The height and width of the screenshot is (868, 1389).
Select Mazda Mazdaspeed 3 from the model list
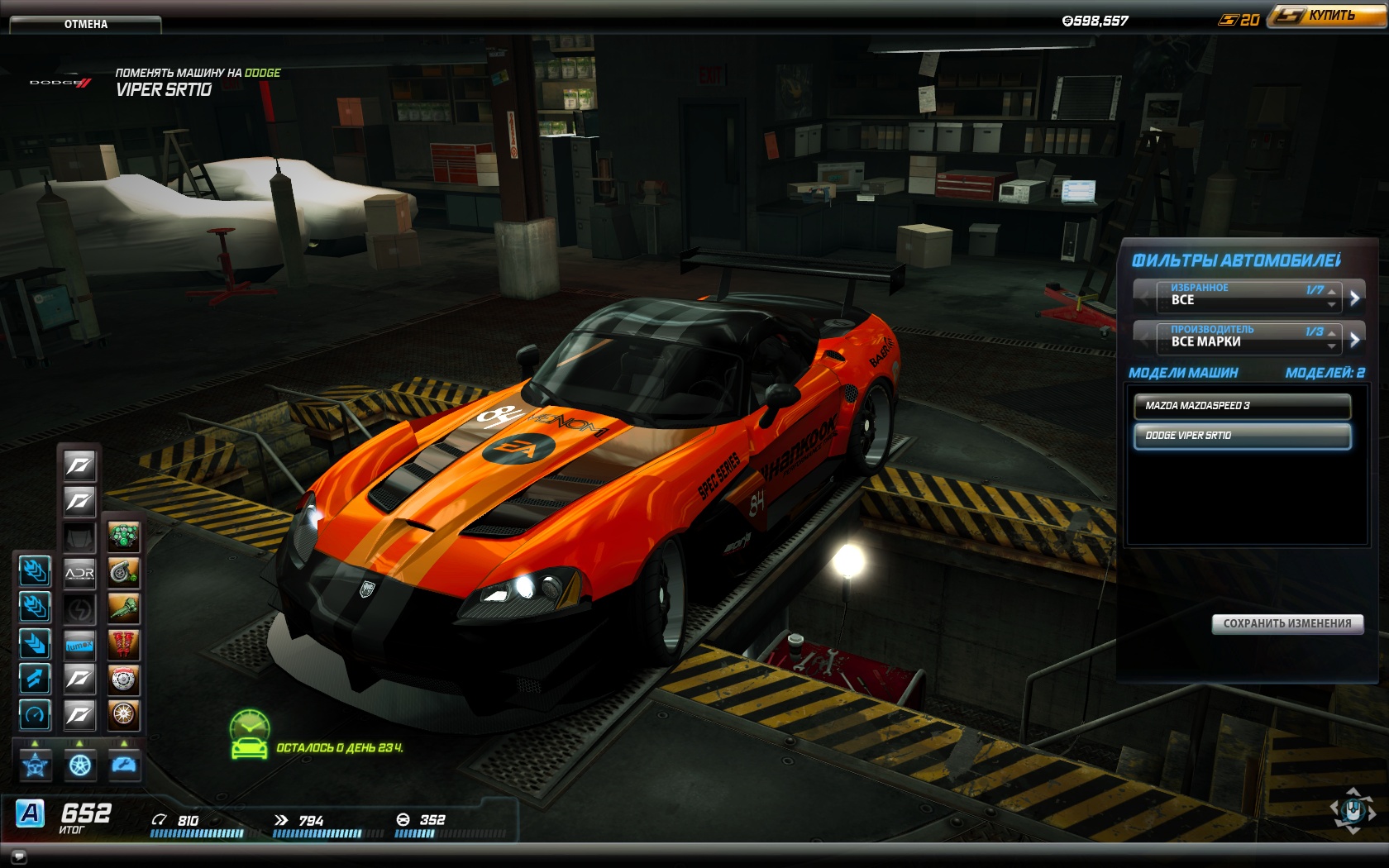(1242, 406)
